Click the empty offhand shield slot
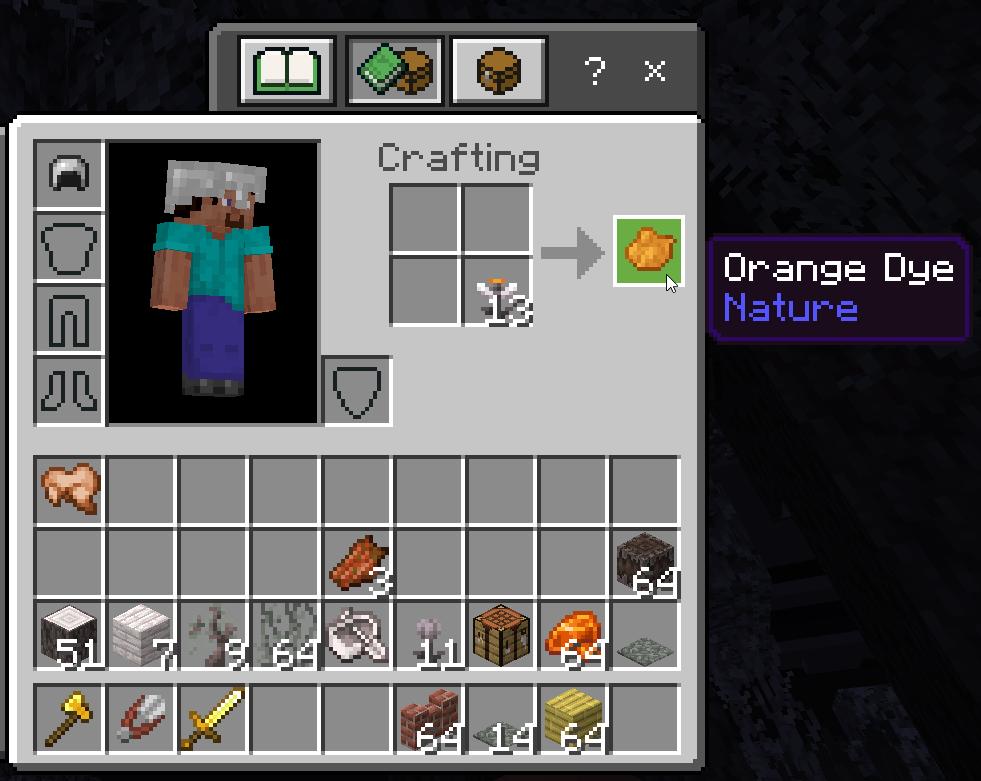 pyautogui.click(x=357, y=391)
